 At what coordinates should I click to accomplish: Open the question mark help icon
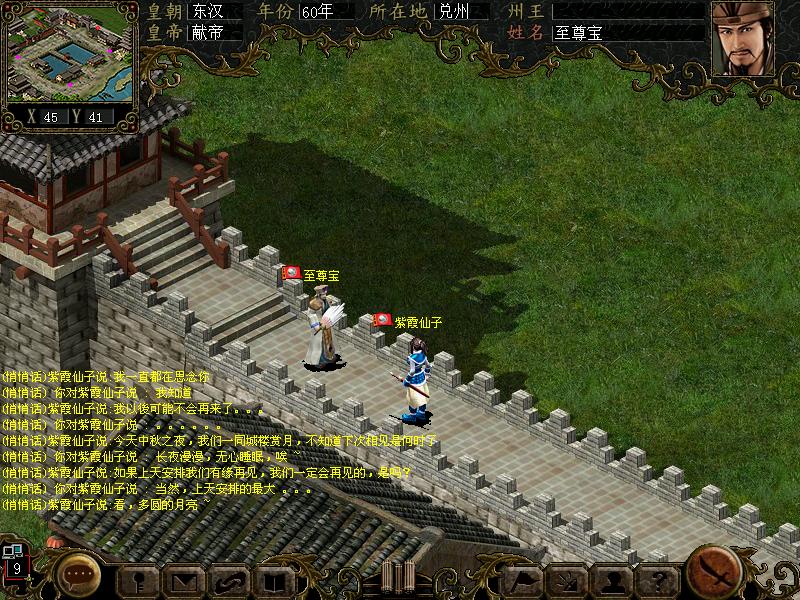tap(657, 578)
